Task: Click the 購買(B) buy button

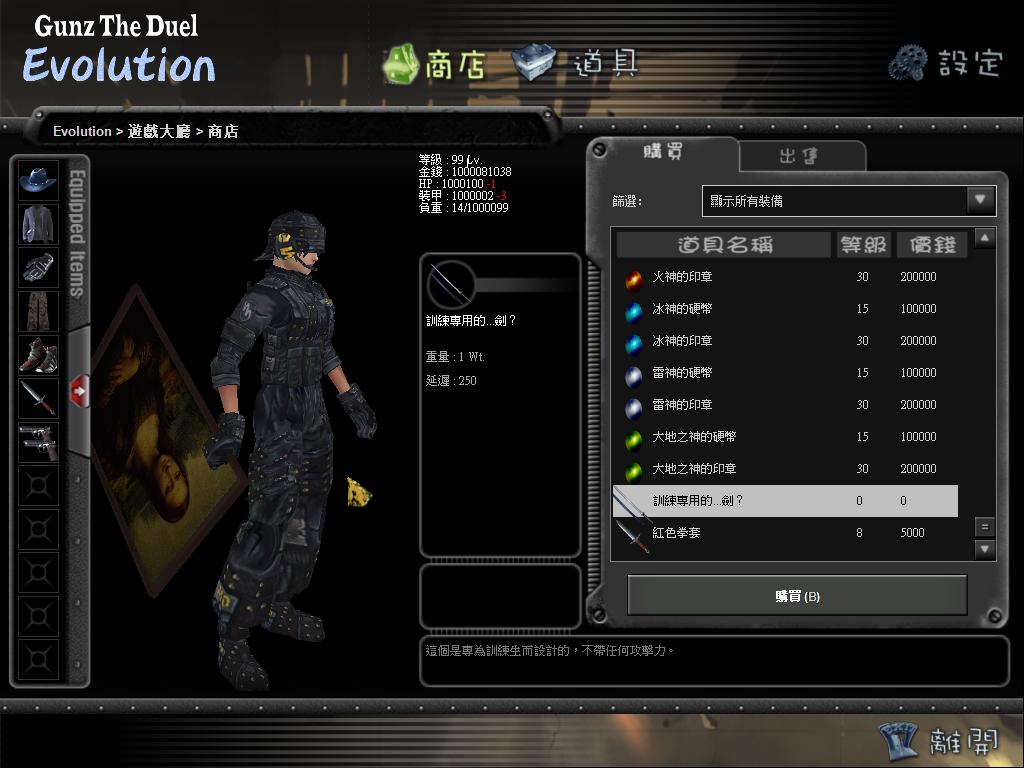Action: coord(797,596)
